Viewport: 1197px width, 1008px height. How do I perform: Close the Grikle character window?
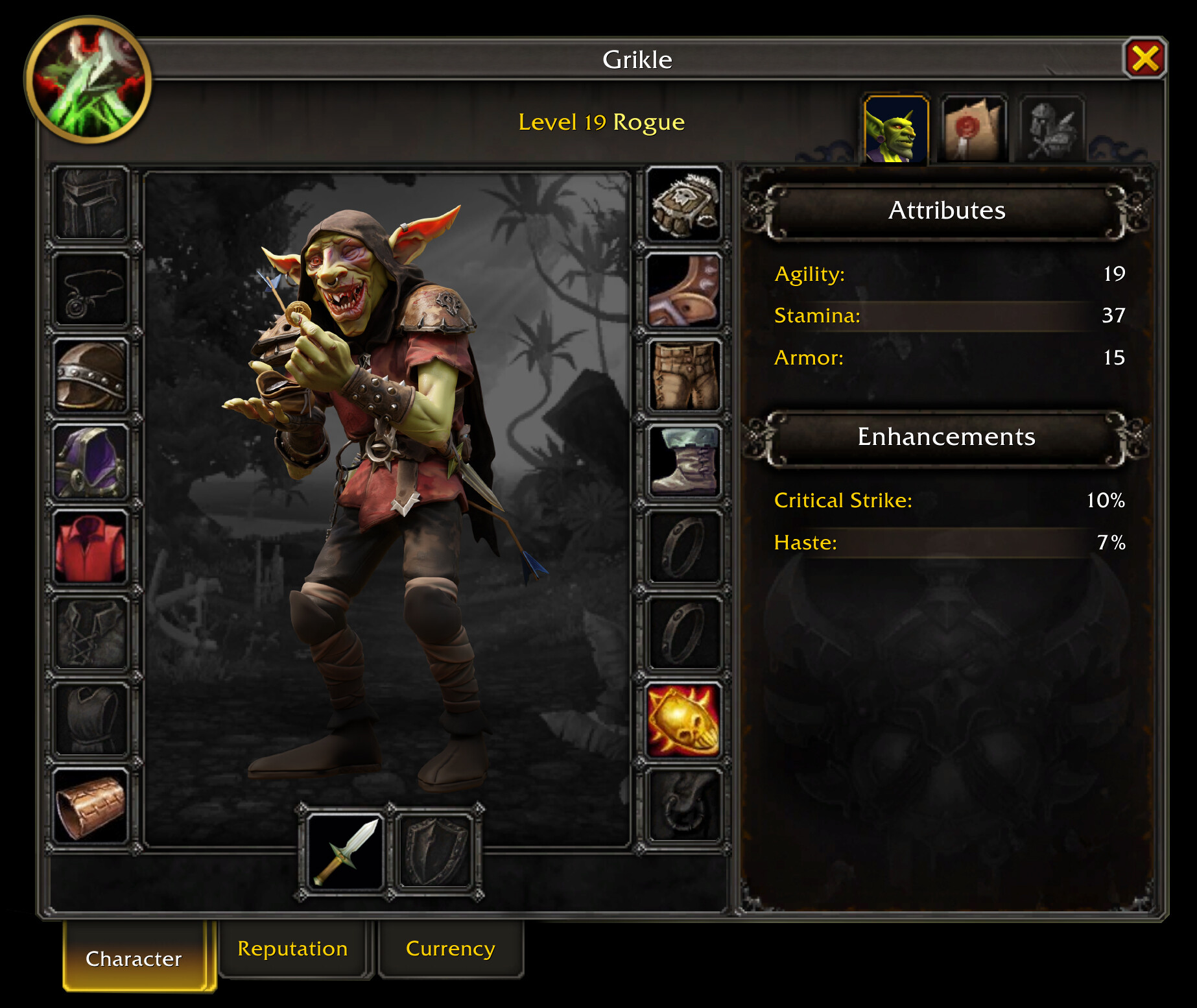[1144, 58]
